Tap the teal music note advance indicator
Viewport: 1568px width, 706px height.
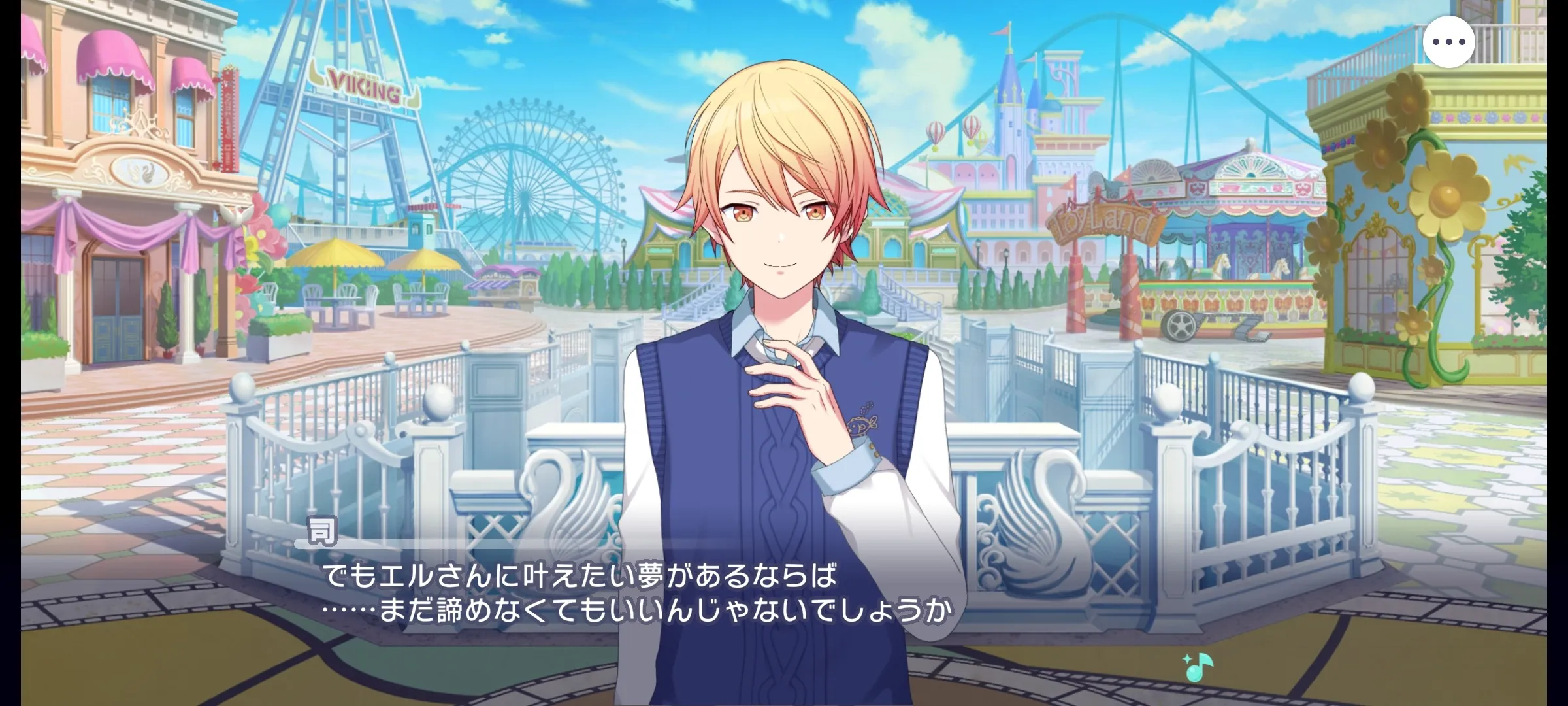pos(1197,667)
